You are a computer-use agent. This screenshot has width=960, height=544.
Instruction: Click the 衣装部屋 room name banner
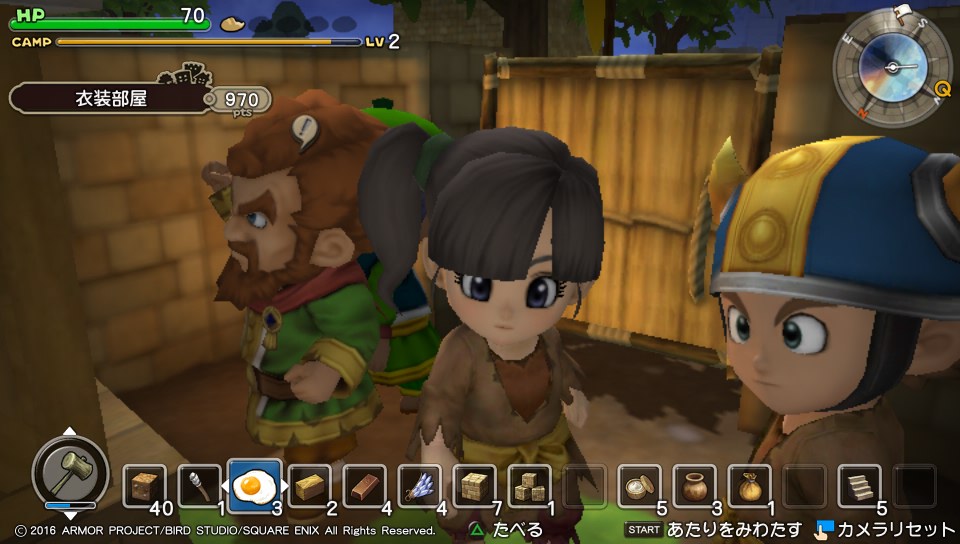click(x=112, y=99)
